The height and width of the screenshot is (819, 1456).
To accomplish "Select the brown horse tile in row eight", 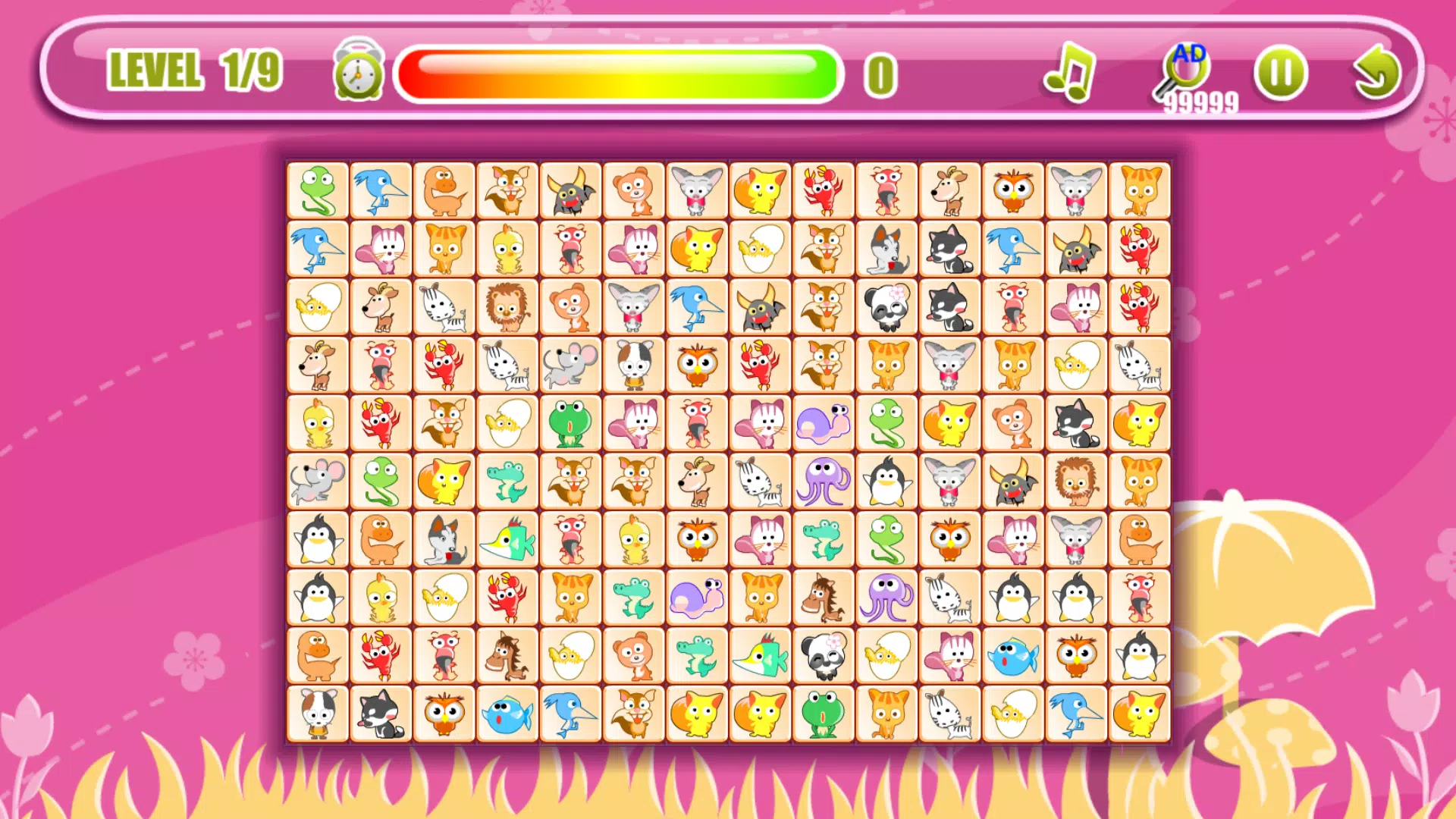I will 824,598.
